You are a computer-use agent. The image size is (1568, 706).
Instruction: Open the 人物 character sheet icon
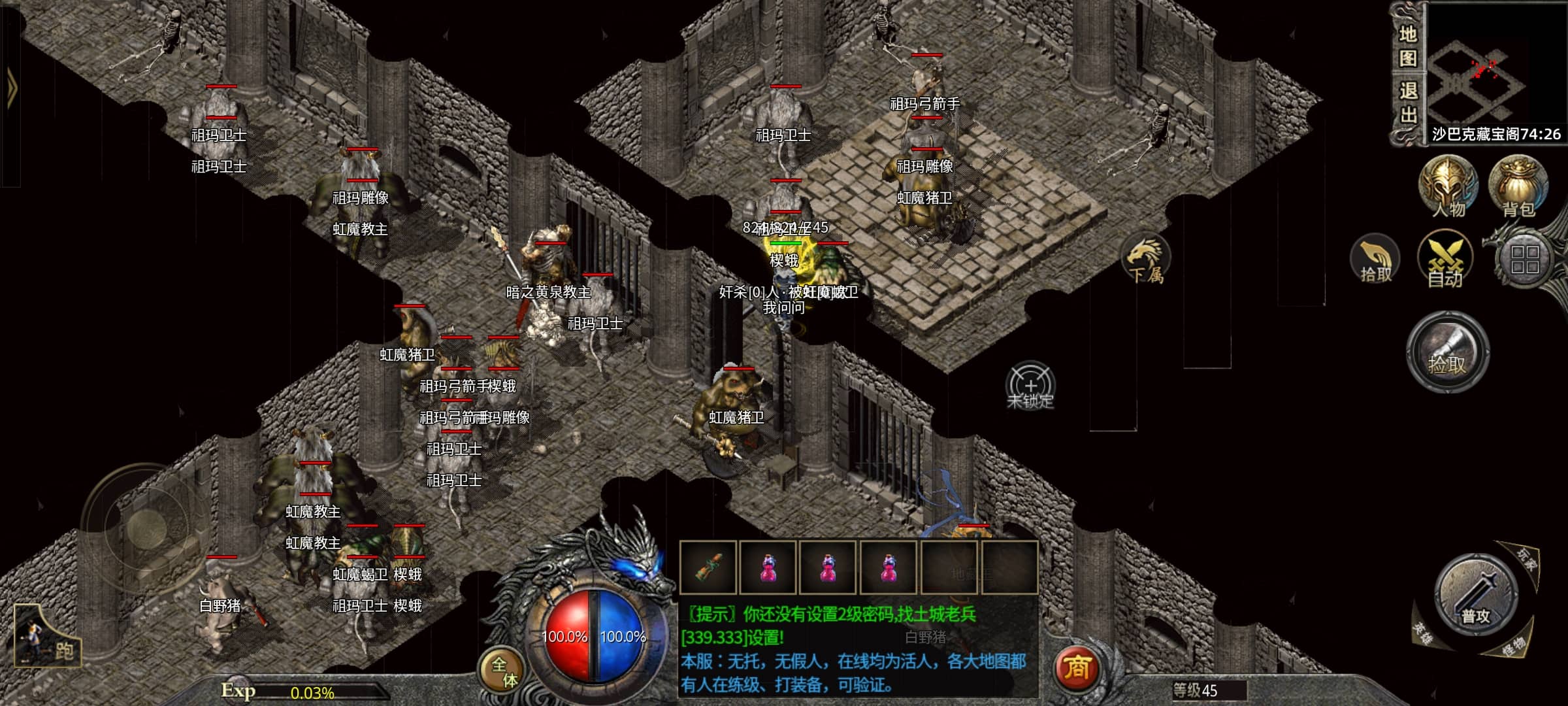[1448, 187]
